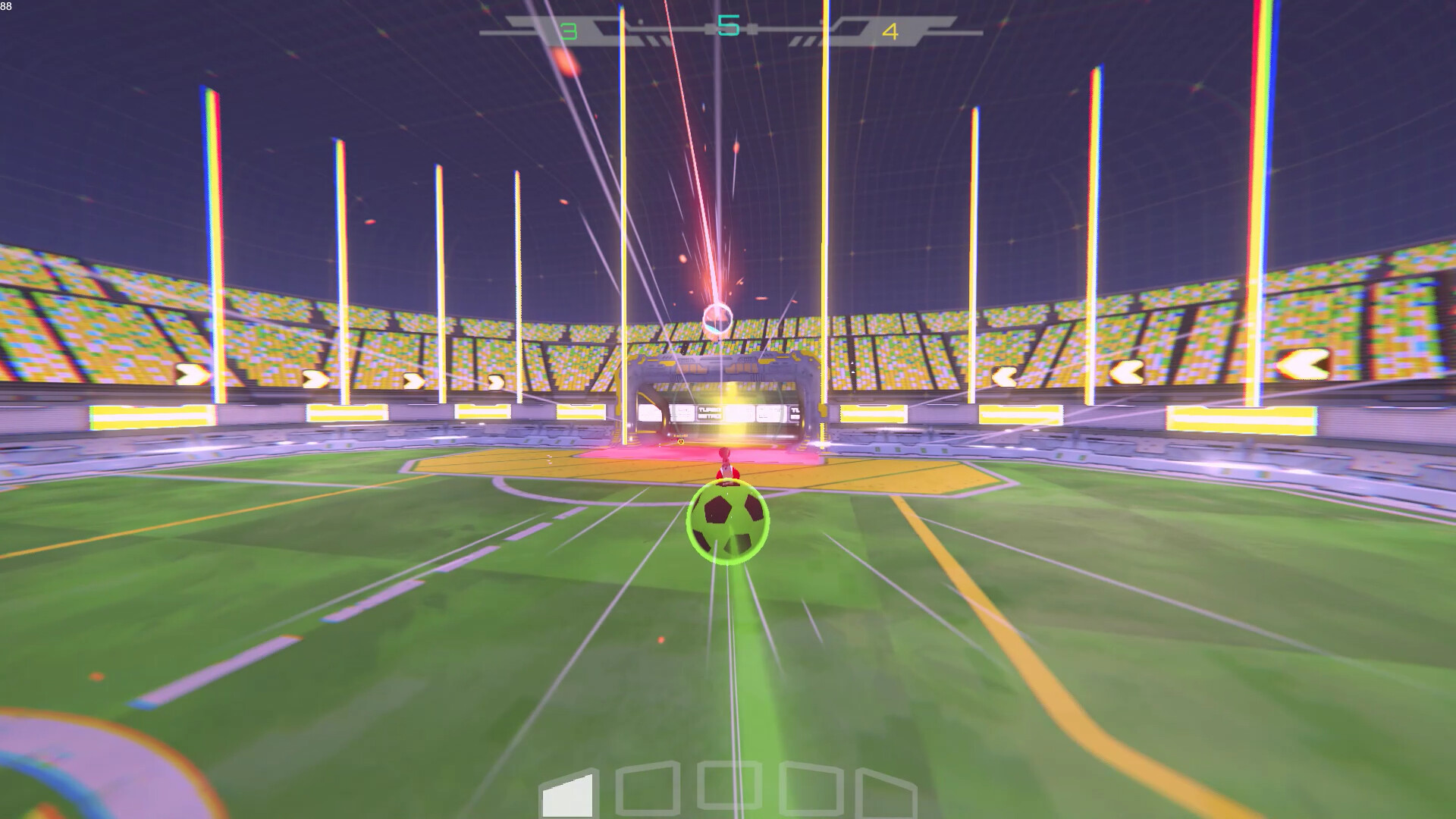Toggle the rightmost boost segment
This screenshot has height=819, width=1456.
point(886,789)
